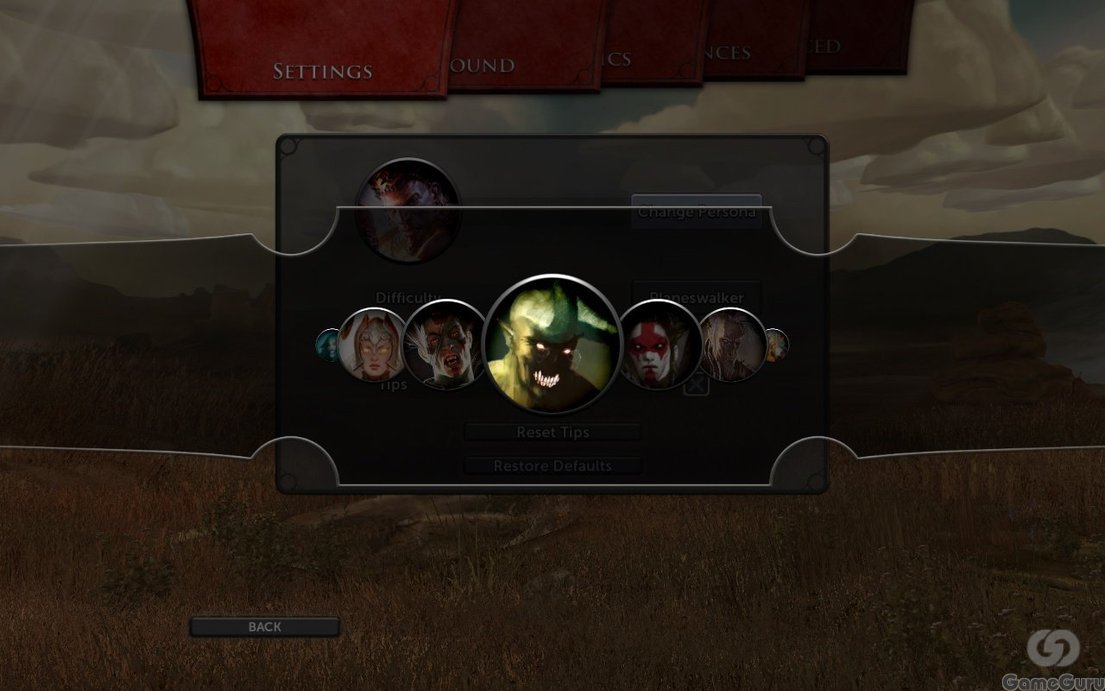Toggle the Tips checkbox

697,384
